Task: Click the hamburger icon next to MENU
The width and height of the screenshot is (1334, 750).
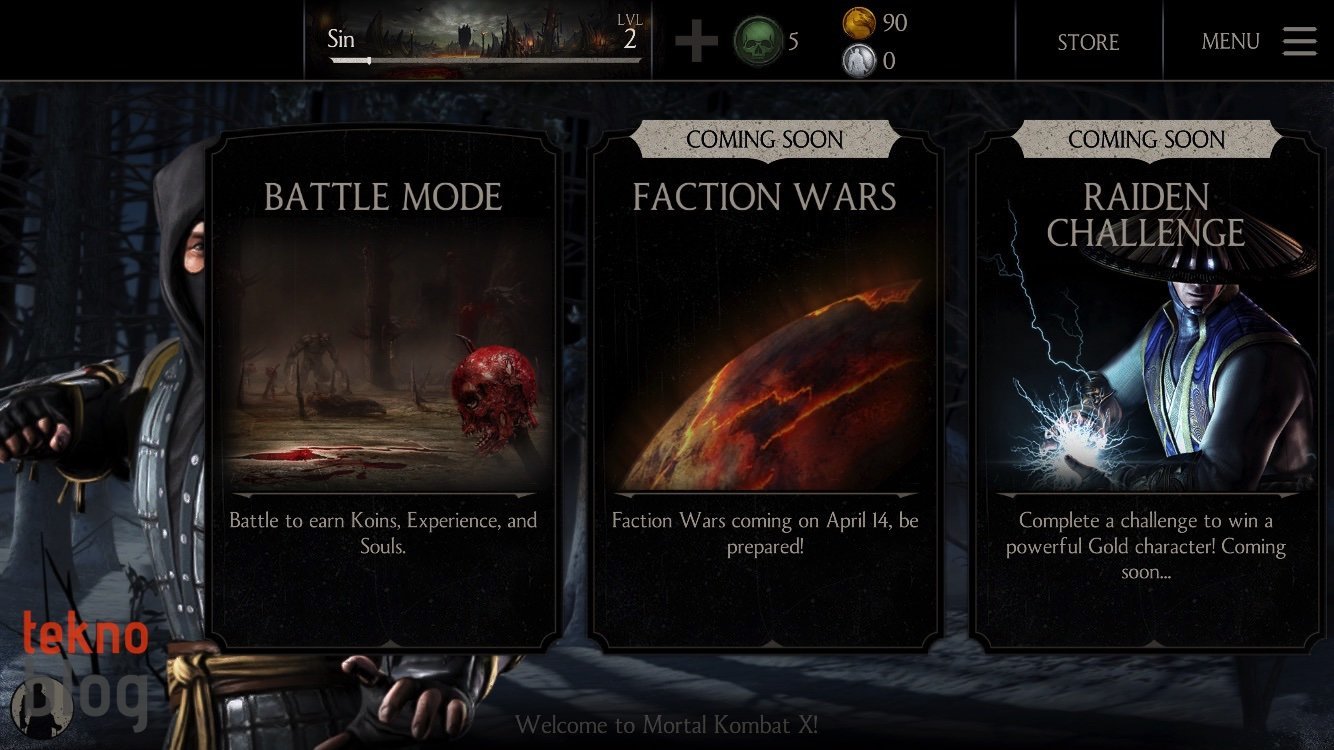Action: coord(1299,41)
